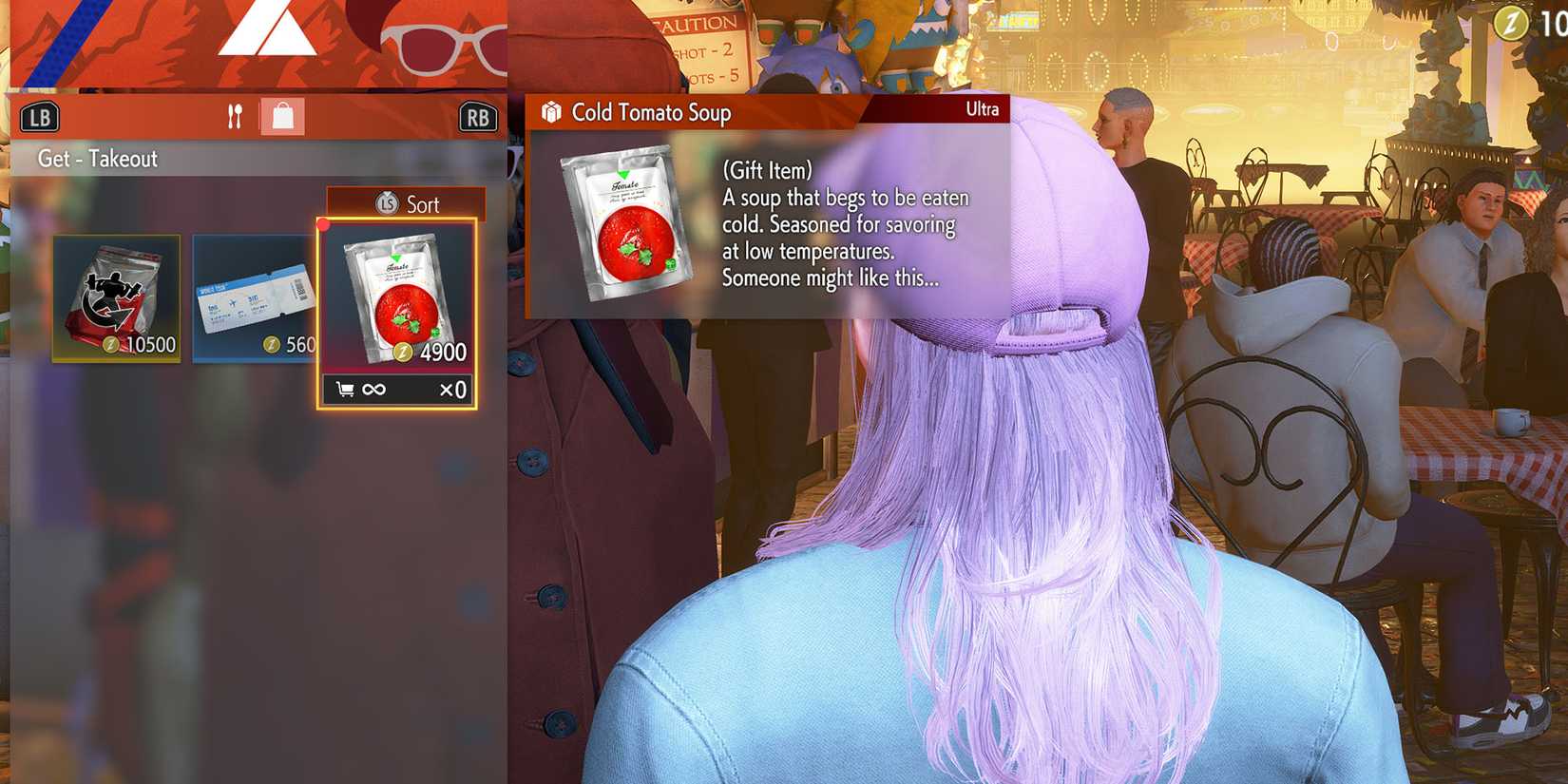The image size is (1568, 784).
Task: Expand details with the LB shoulder control
Action: pyautogui.click(x=40, y=116)
